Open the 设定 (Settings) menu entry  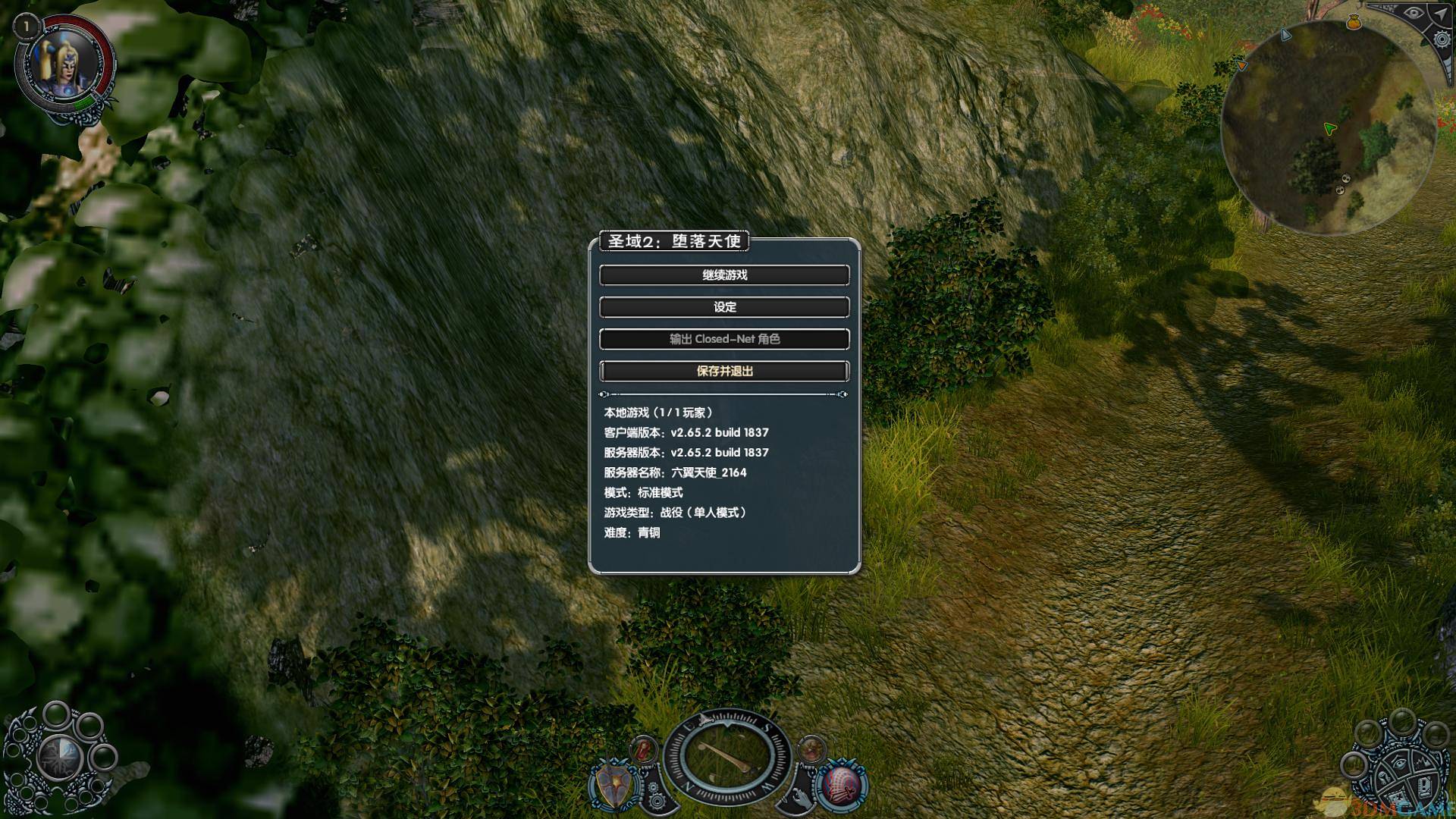725,307
